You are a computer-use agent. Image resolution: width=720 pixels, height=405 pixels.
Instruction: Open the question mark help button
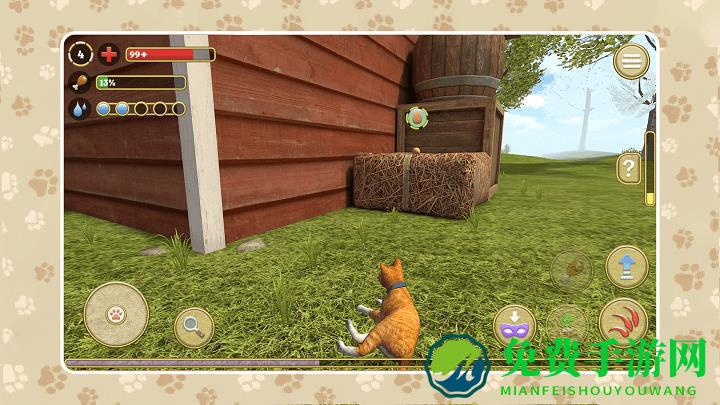(629, 168)
